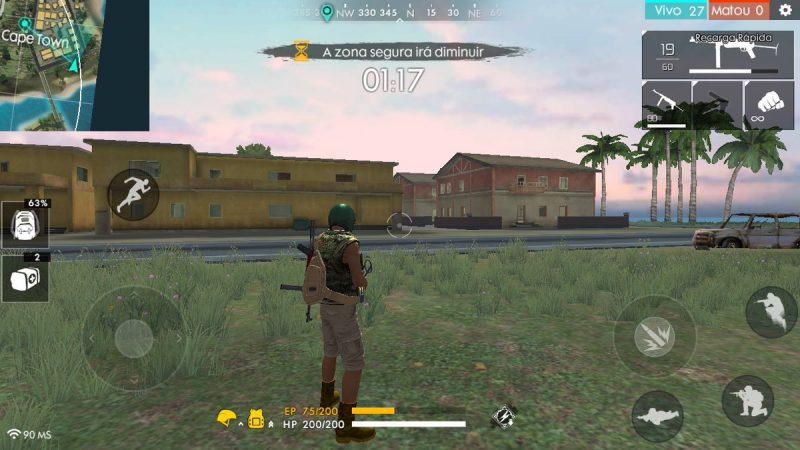Toggle the sprint running-man button
The width and height of the screenshot is (800, 450).
132,195
